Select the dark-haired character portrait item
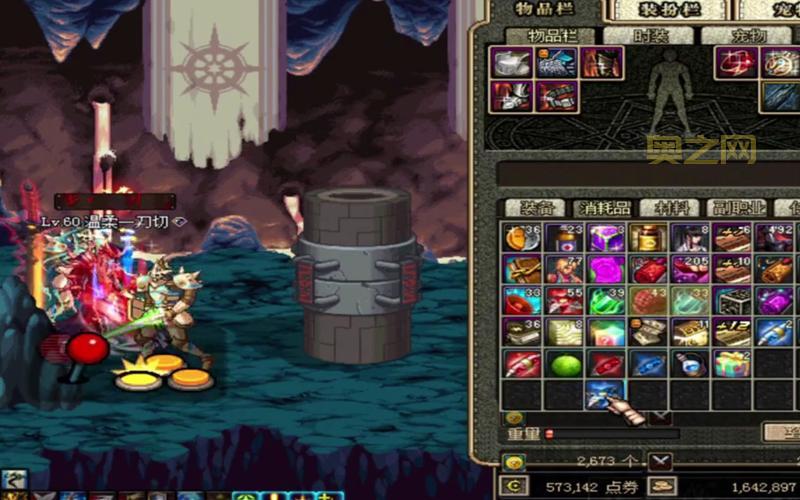 690,238
